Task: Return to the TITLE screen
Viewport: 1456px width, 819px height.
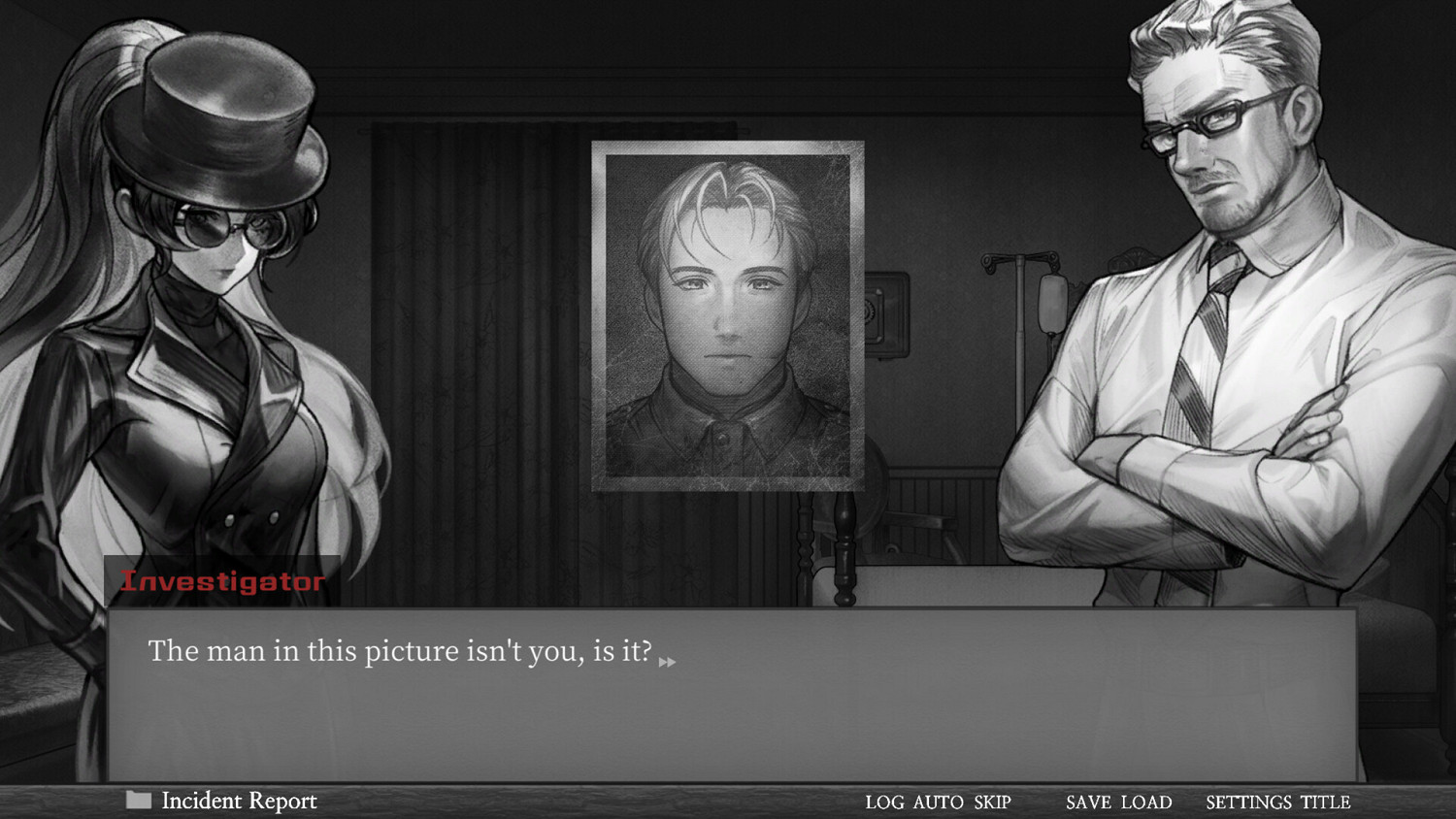Action: pos(1326,802)
